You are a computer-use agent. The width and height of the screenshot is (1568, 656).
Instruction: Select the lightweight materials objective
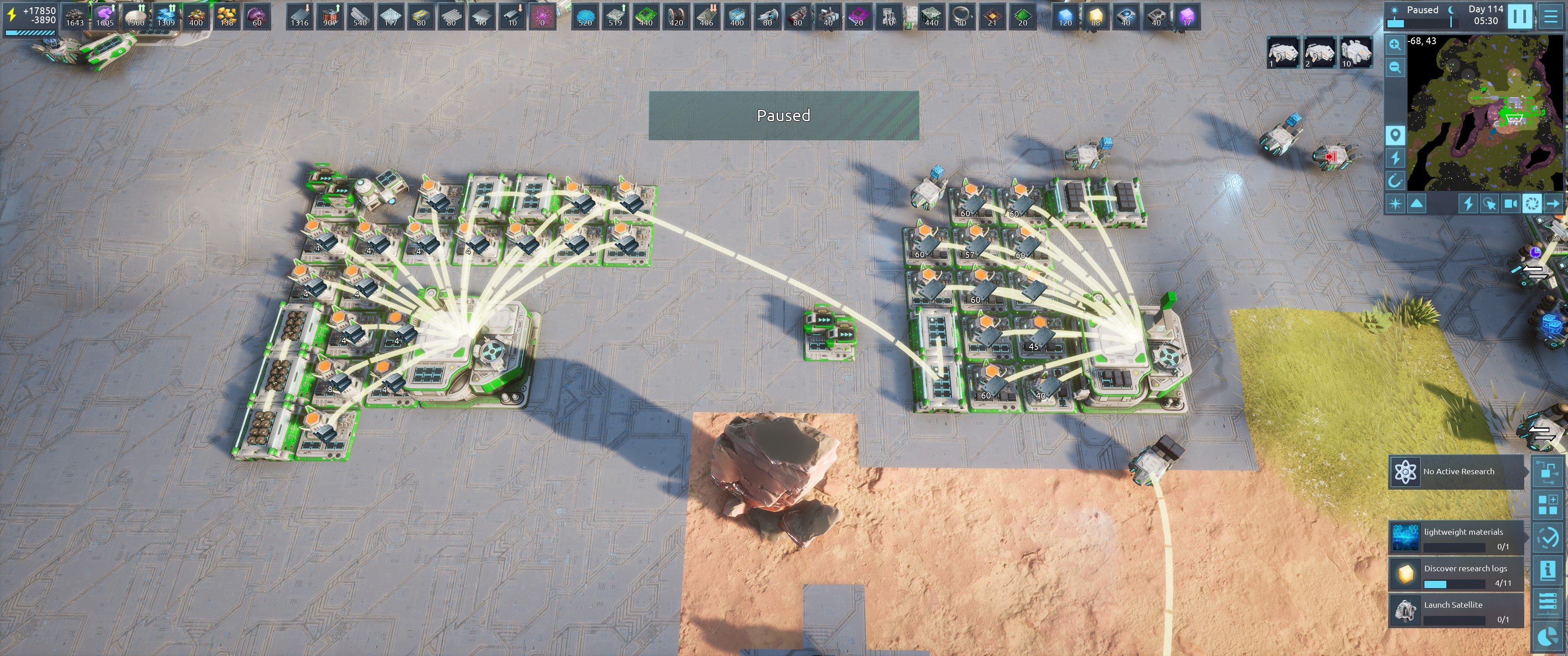click(1456, 538)
